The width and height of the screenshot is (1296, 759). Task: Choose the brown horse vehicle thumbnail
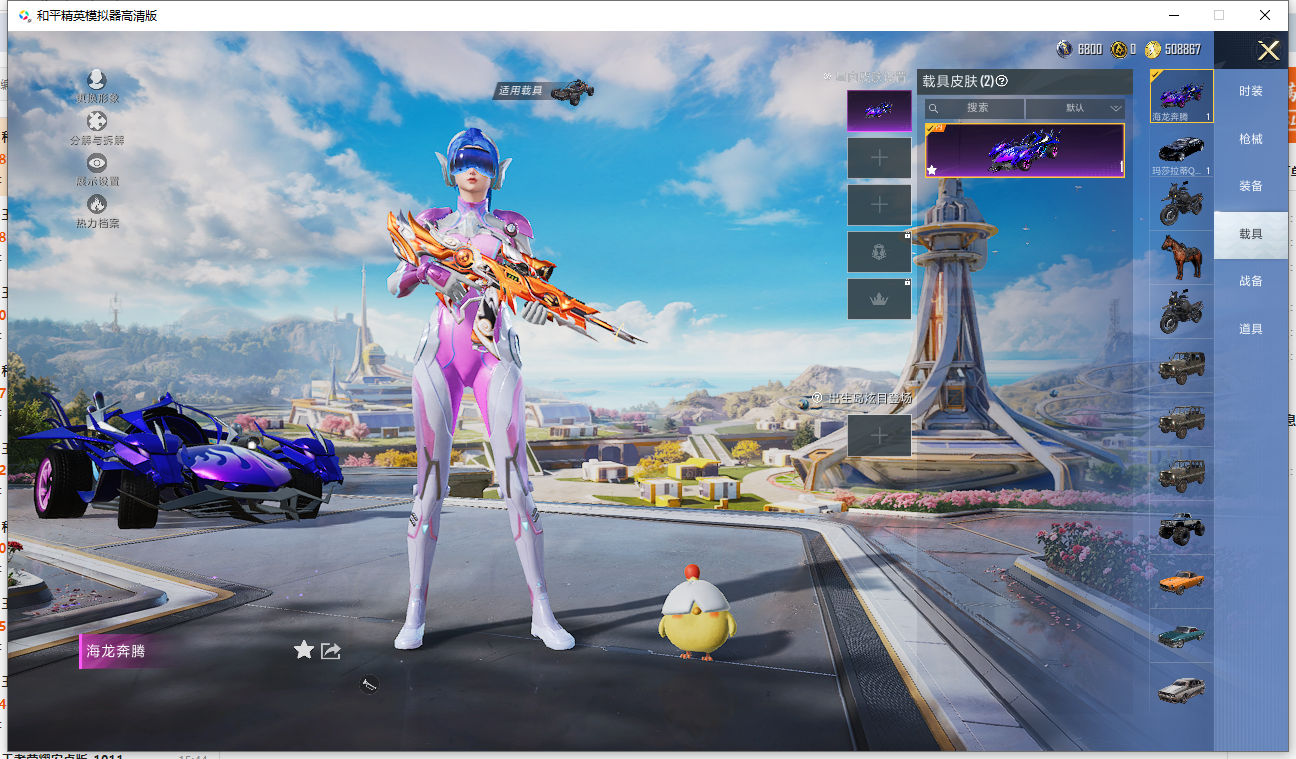1181,258
